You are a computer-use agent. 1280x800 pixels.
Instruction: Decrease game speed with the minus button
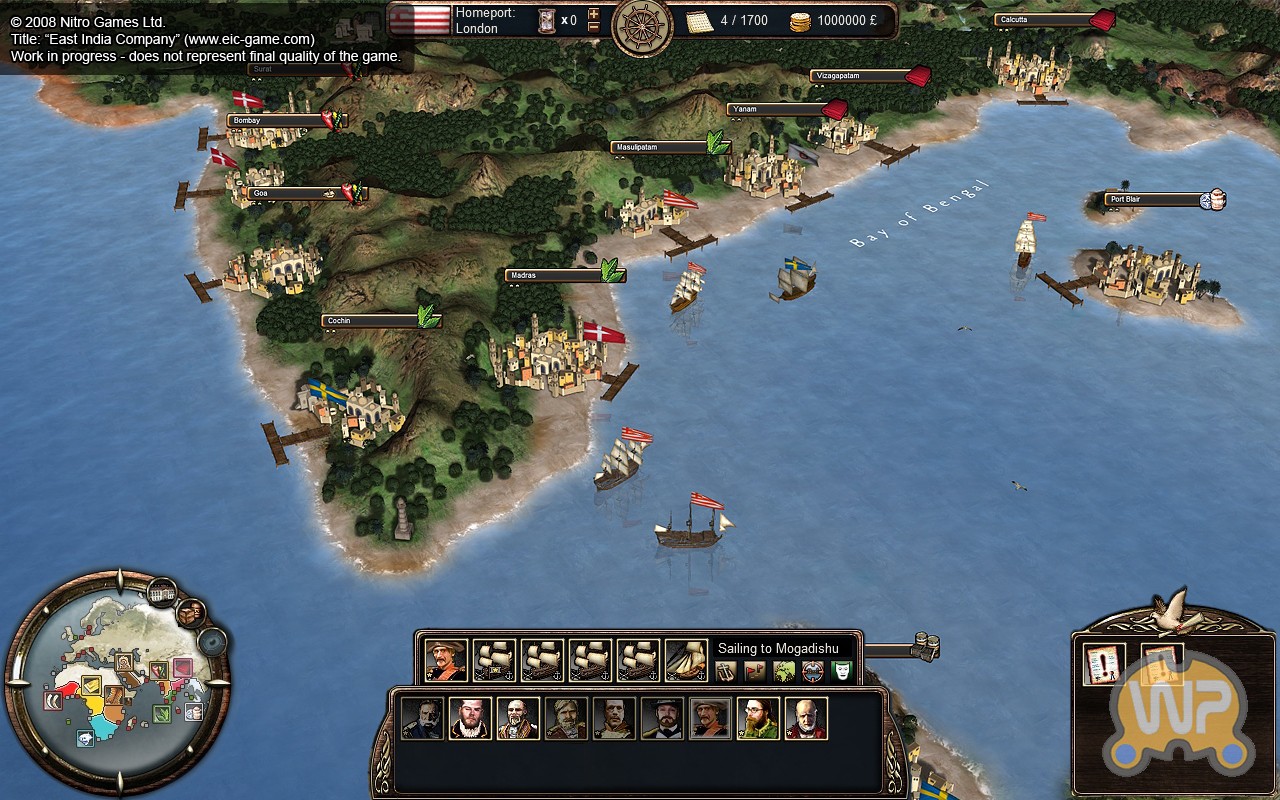(x=594, y=28)
